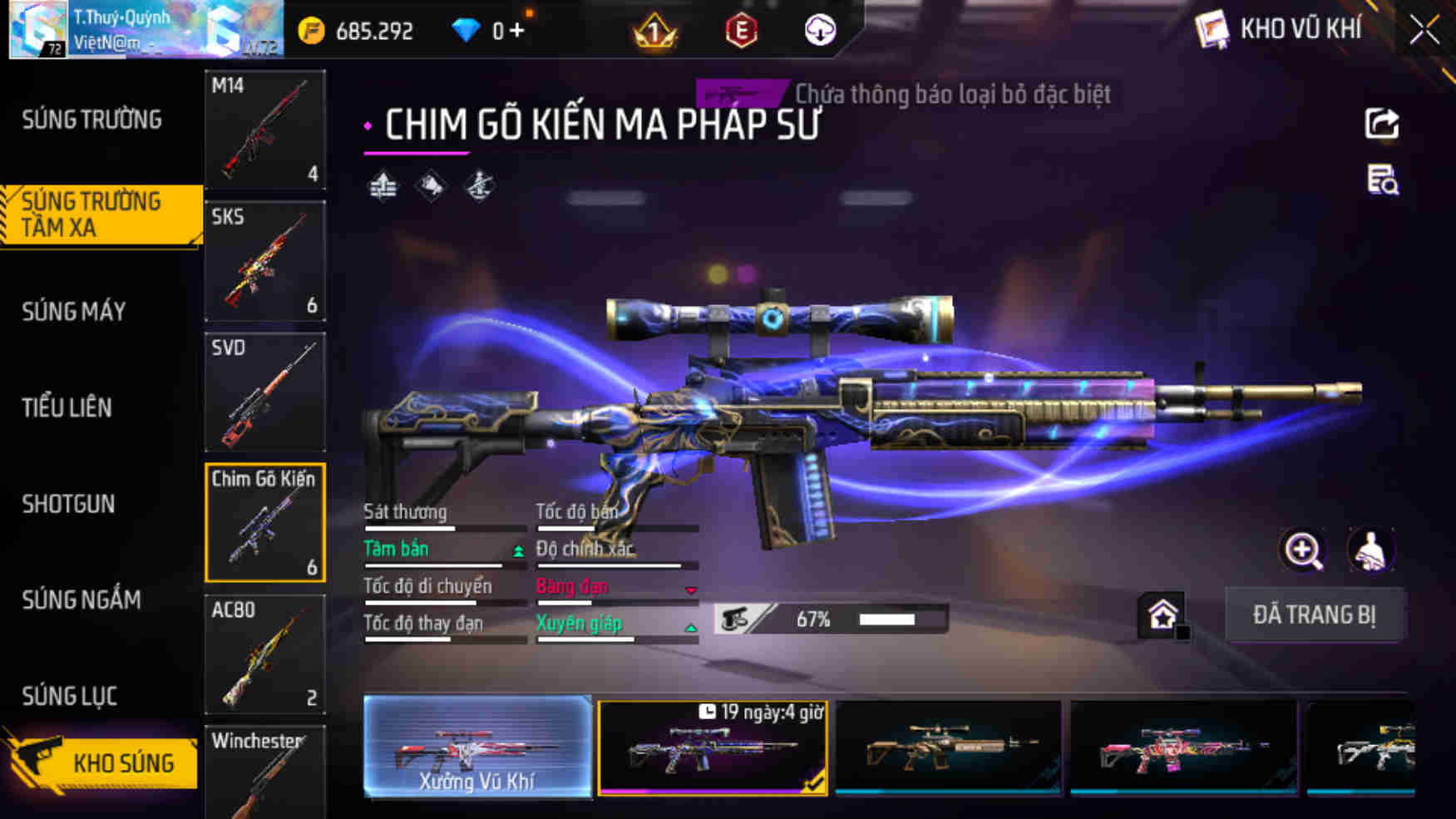Image resolution: width=1456 pixels, height=819 pixels.
Task: Click the red E emblem at top
Action: (x=743, y=31)
